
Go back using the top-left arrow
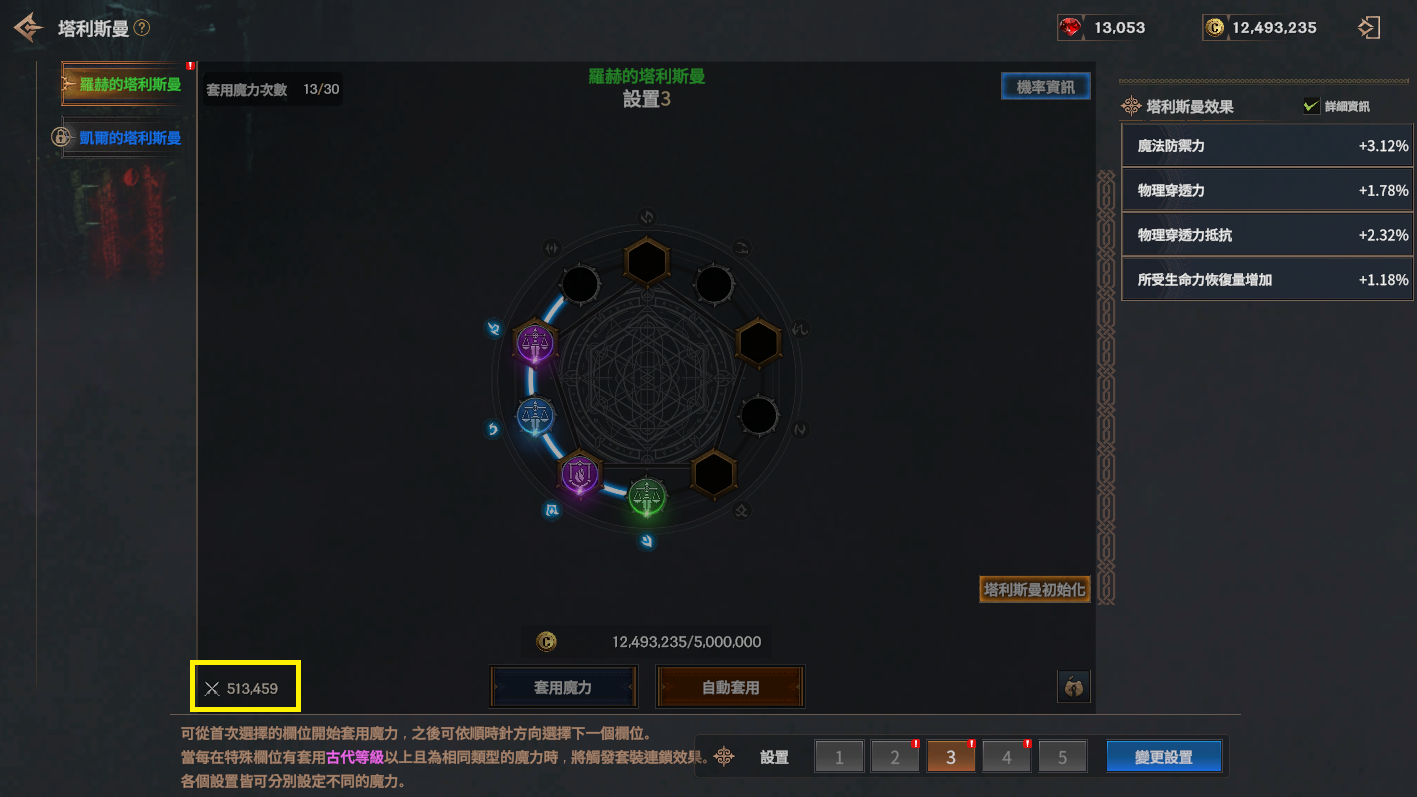point(28,27)
